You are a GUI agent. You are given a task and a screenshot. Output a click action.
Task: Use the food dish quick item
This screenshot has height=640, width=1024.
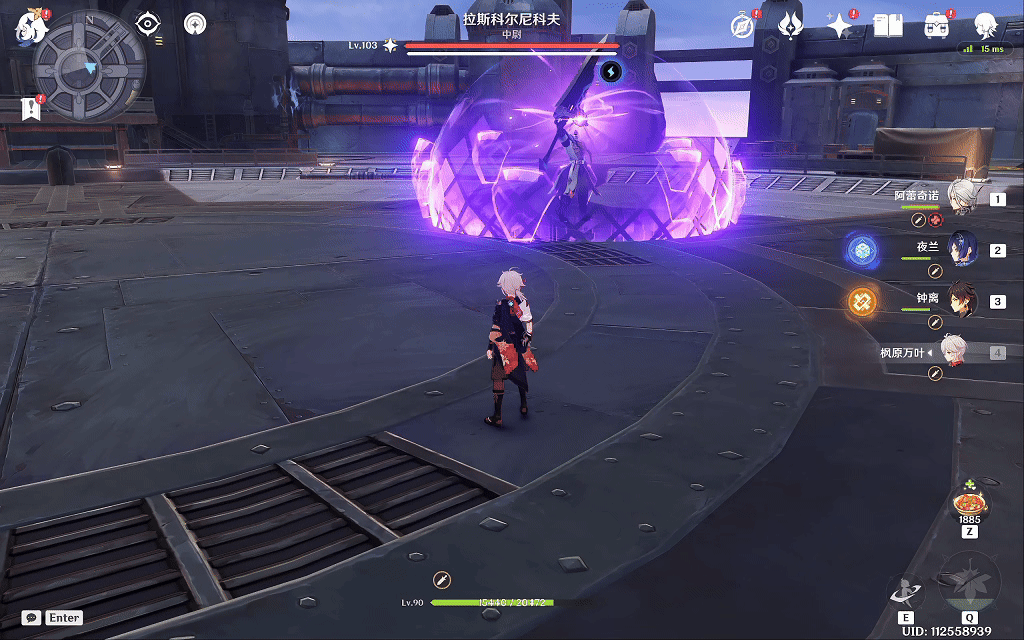pos(968,501)
